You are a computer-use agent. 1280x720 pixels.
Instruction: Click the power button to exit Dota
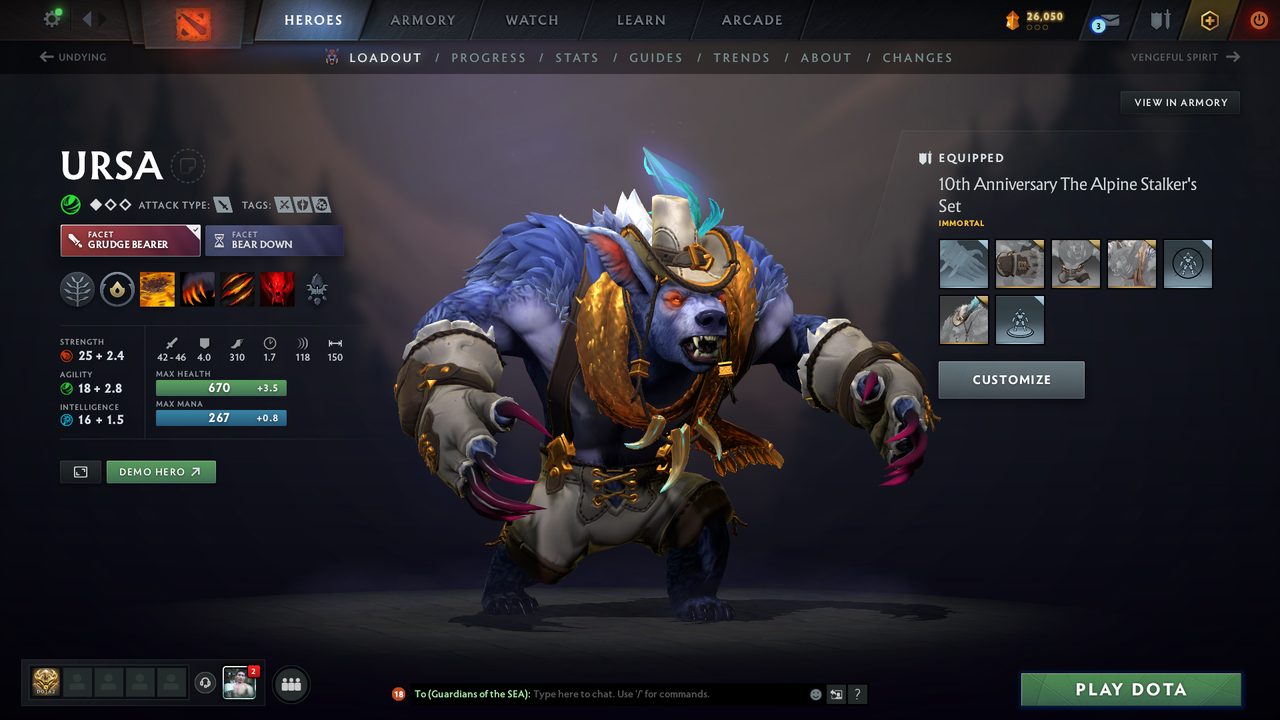click(1258, 20)
